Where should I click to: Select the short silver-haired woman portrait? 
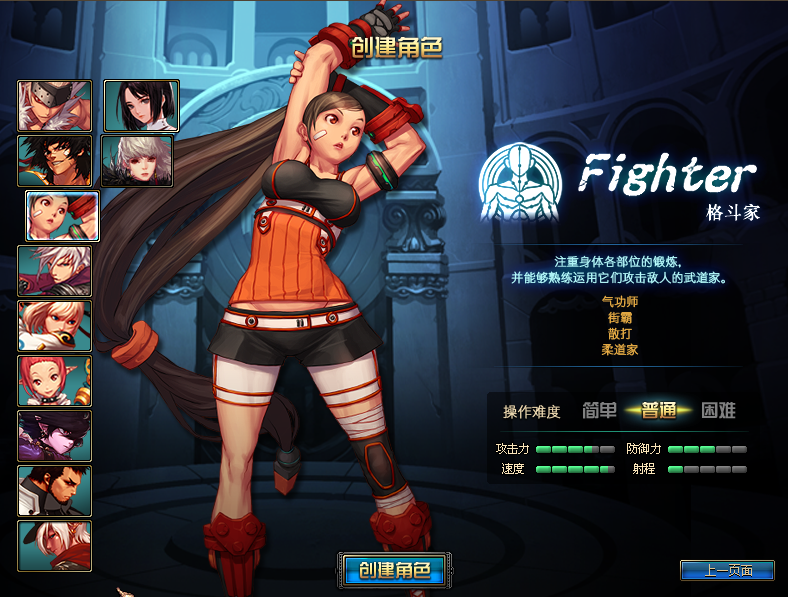(x=137, y=161)
